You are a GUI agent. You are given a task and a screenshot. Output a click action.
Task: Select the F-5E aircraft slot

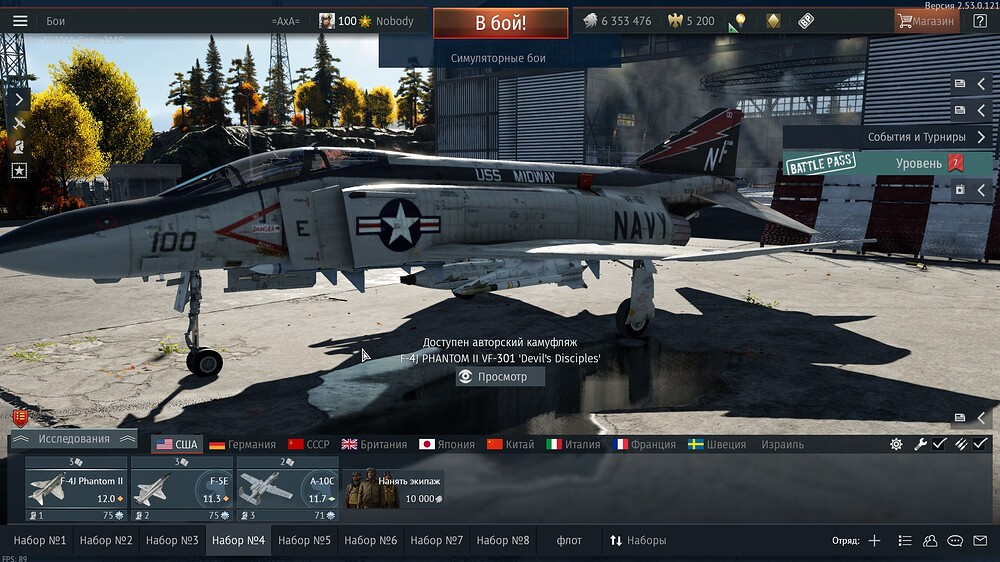(183, 490)
